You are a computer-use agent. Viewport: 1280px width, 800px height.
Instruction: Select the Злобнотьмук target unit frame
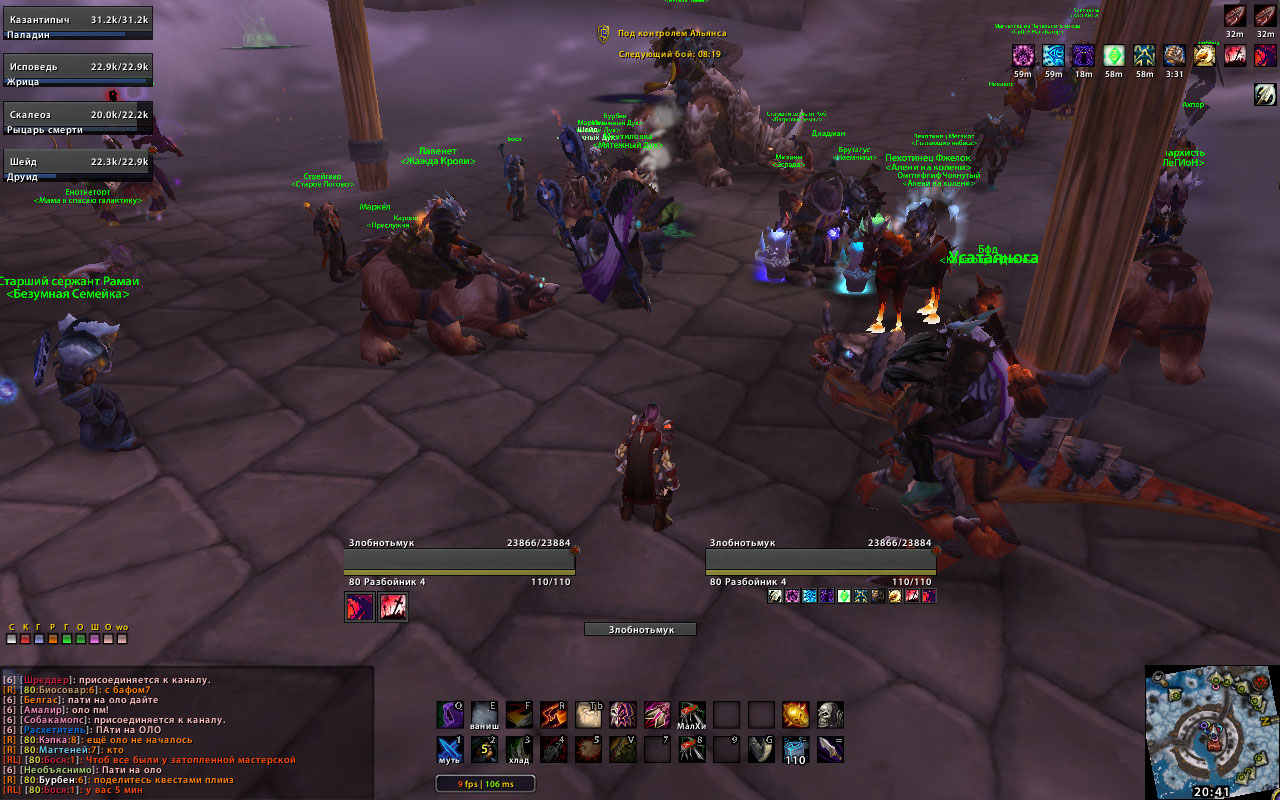(x=820, y=558)
